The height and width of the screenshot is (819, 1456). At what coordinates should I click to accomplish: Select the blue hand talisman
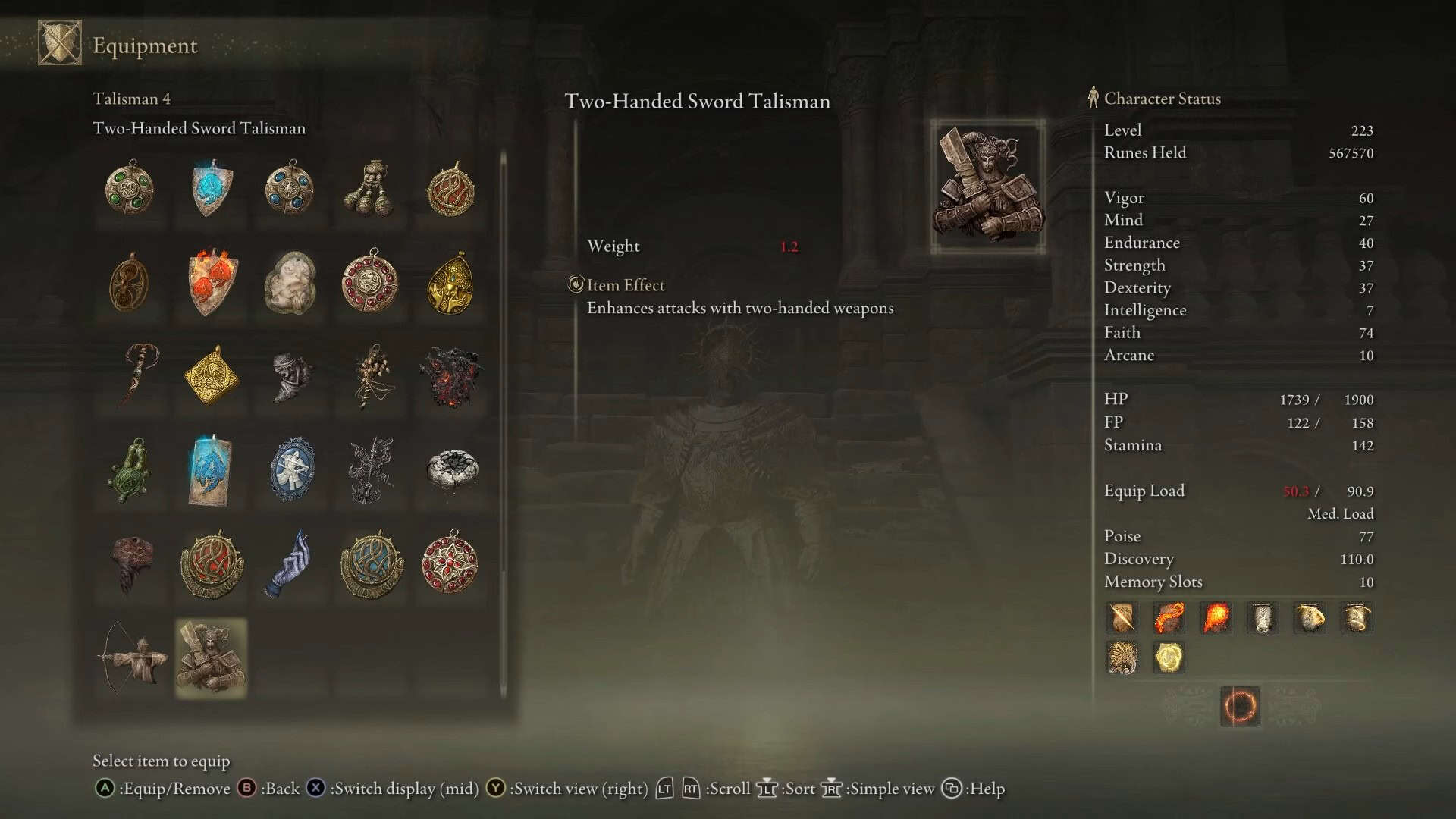(x=290, y=563)
